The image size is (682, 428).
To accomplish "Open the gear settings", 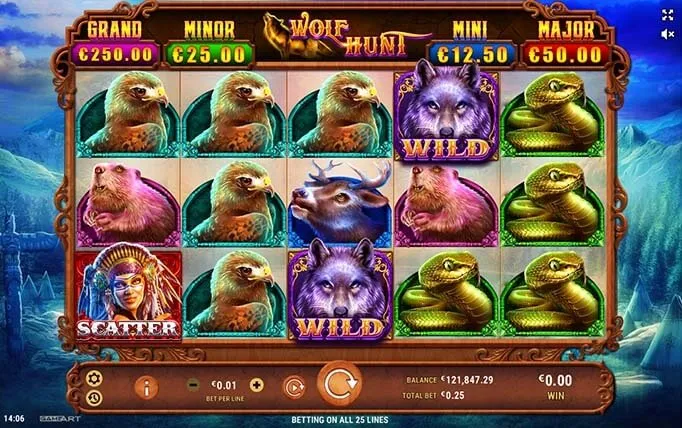I will [x=93, y=377].
